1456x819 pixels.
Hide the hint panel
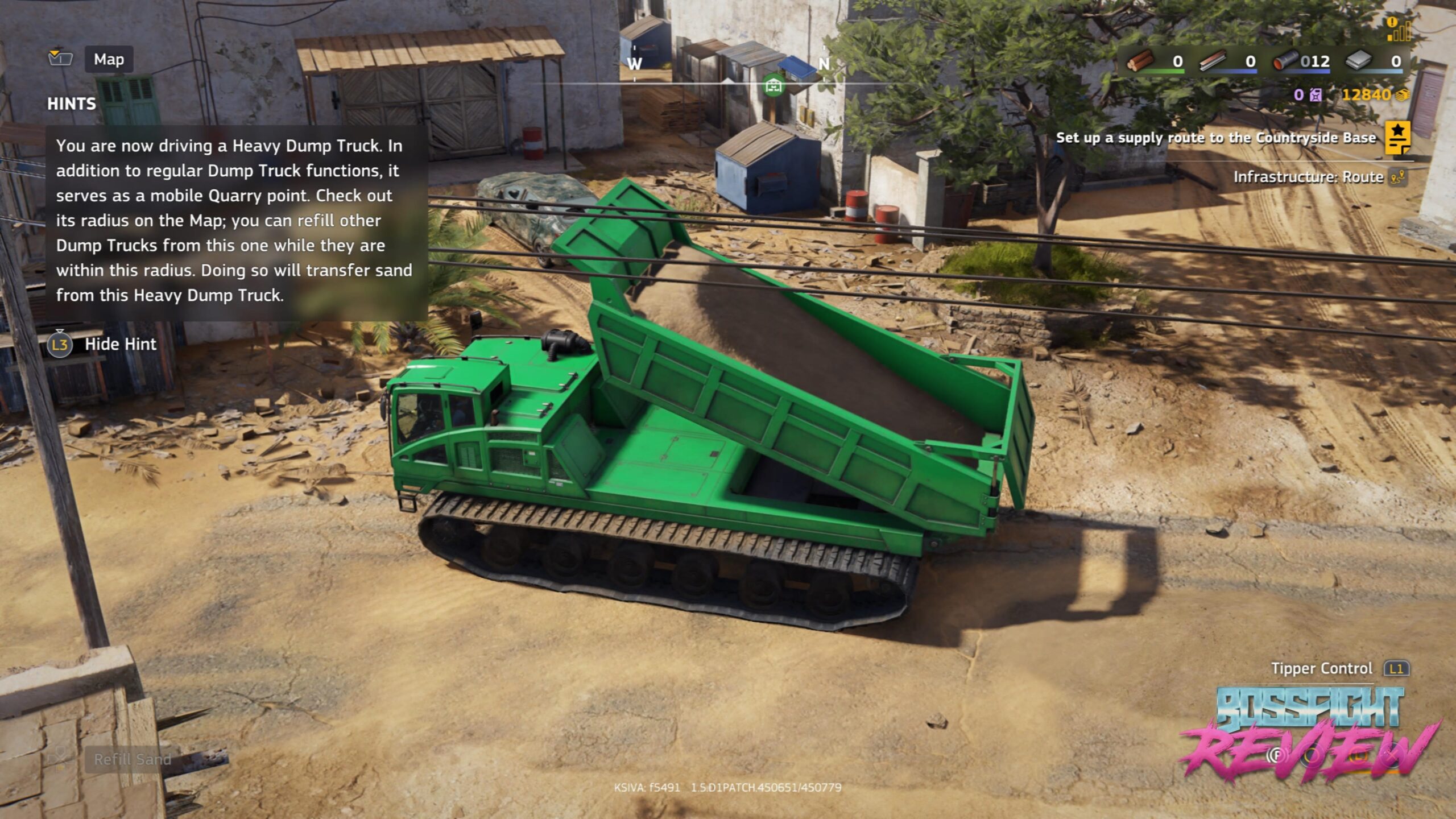coord(120,344)
